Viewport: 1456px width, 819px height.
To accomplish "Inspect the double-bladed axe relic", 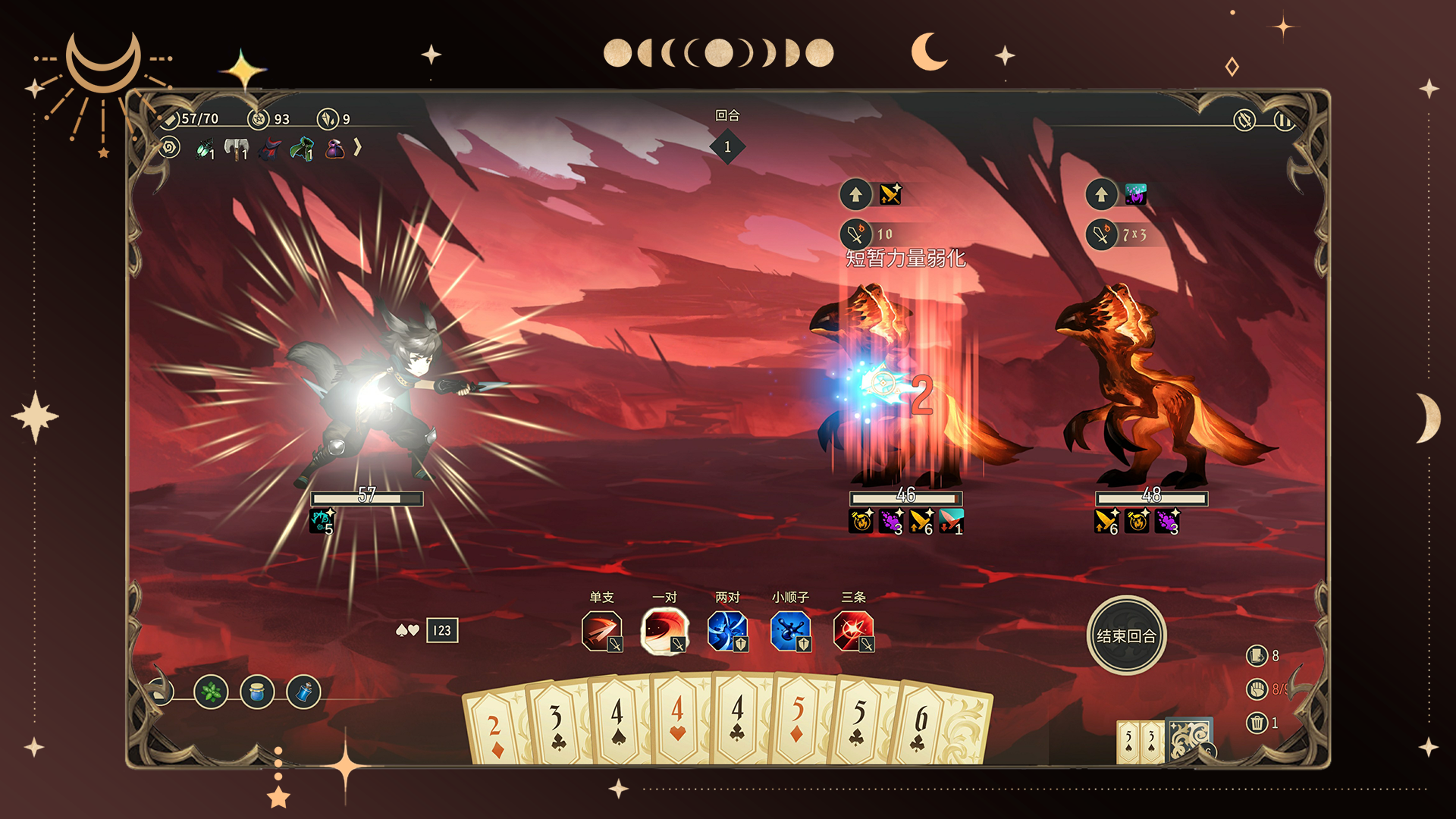I will click(237, 149).
